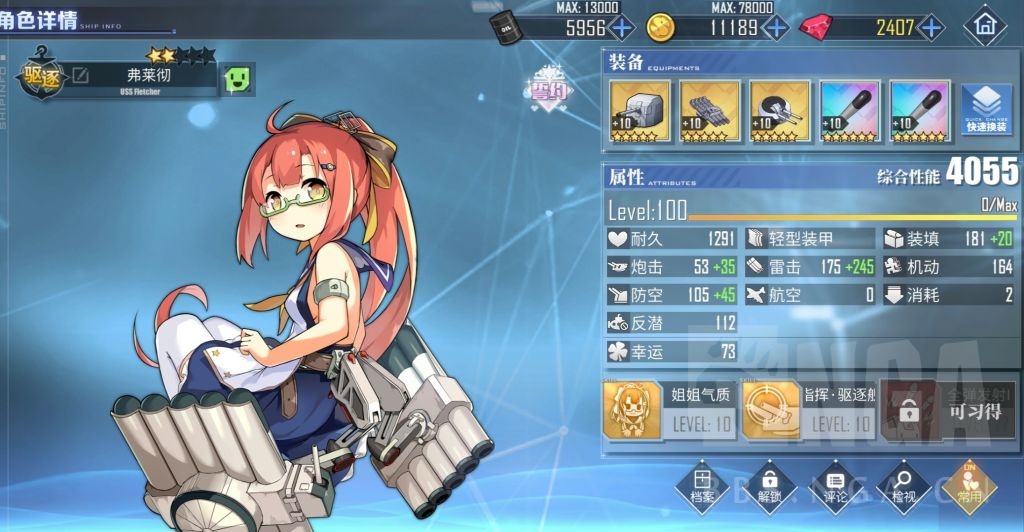Click the green smiley mood icon
Screen dimensions: 1024x532
(237, 78)
